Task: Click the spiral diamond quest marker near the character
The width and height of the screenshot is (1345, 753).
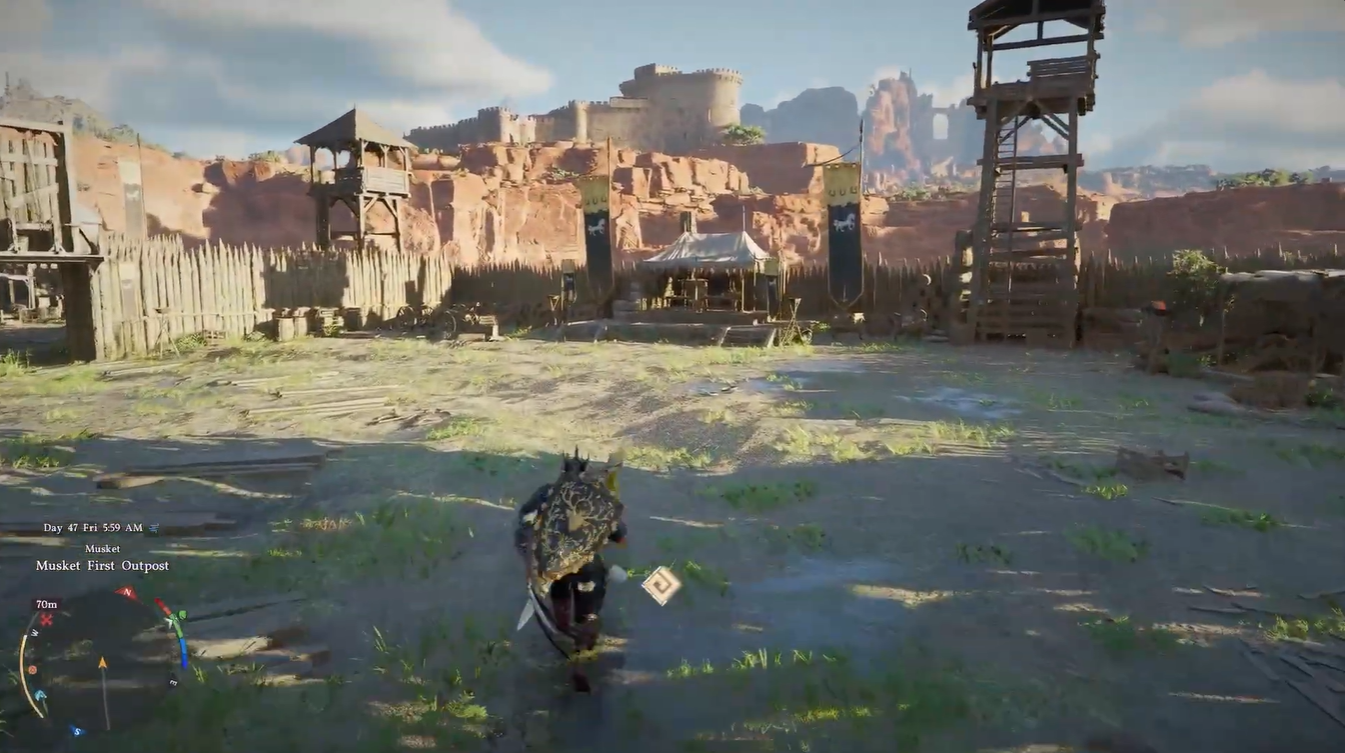Action: 660,583
